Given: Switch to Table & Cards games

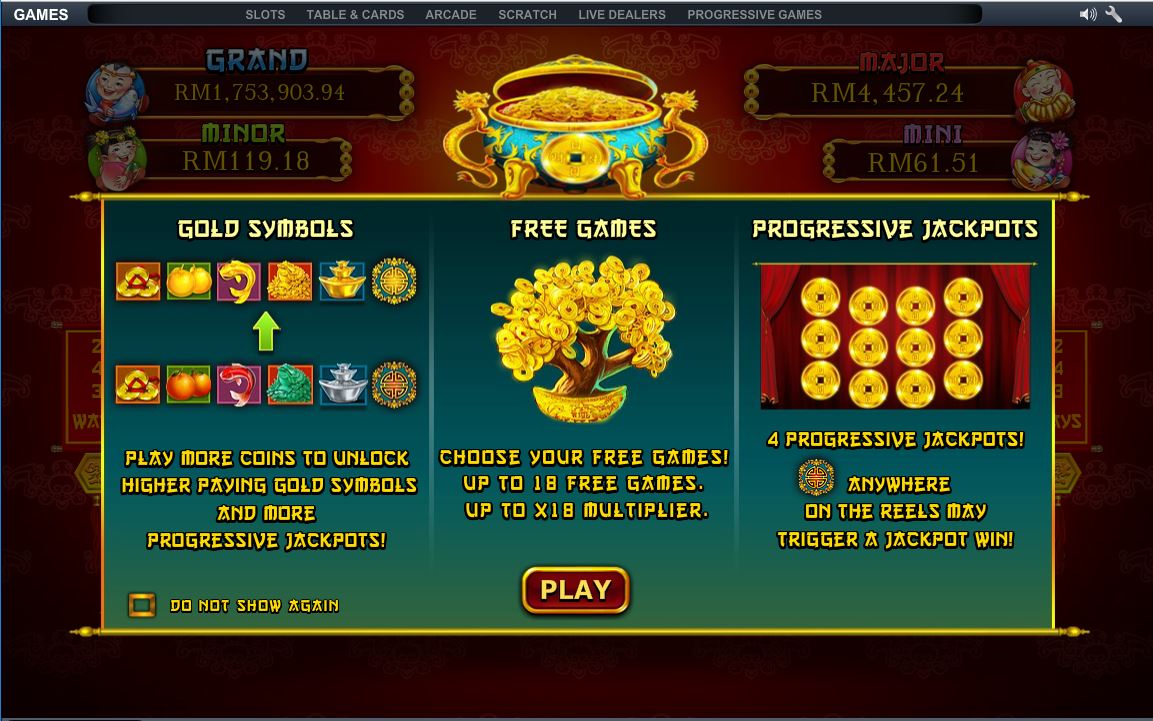Looking at the screenshot, I should coord(355,15).
